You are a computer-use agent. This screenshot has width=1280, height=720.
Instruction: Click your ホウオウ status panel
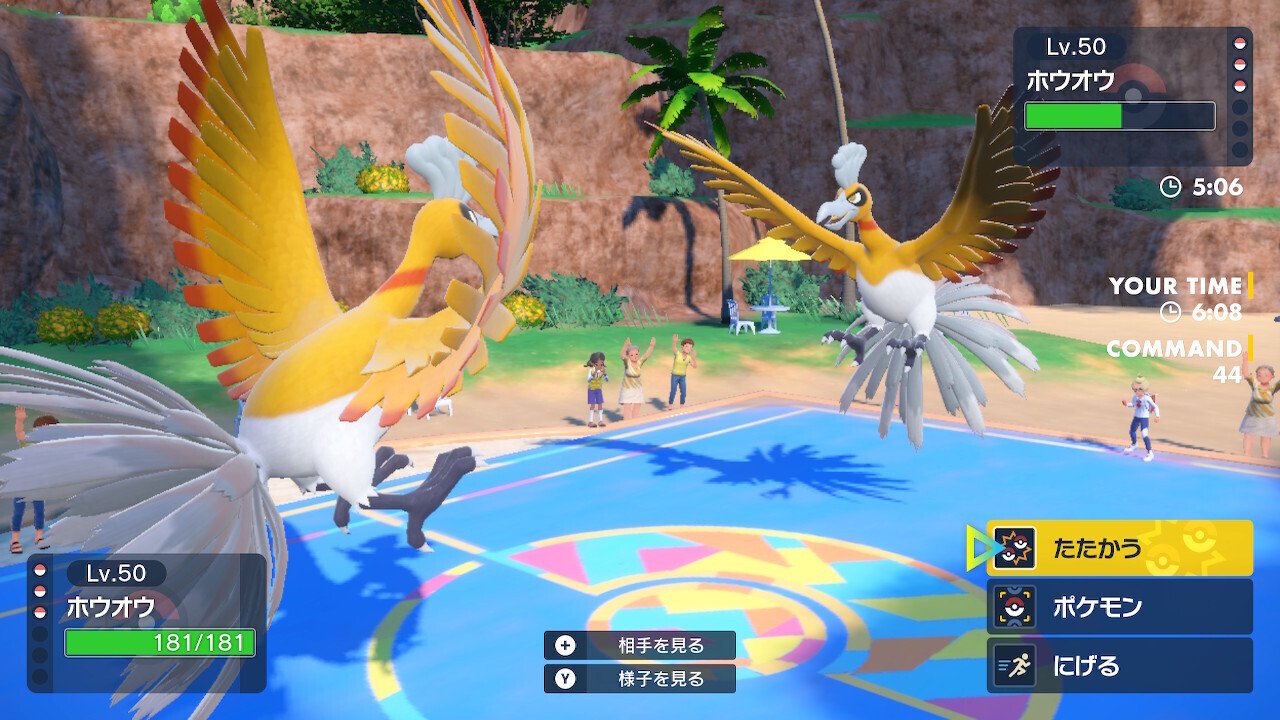point(148,623)
